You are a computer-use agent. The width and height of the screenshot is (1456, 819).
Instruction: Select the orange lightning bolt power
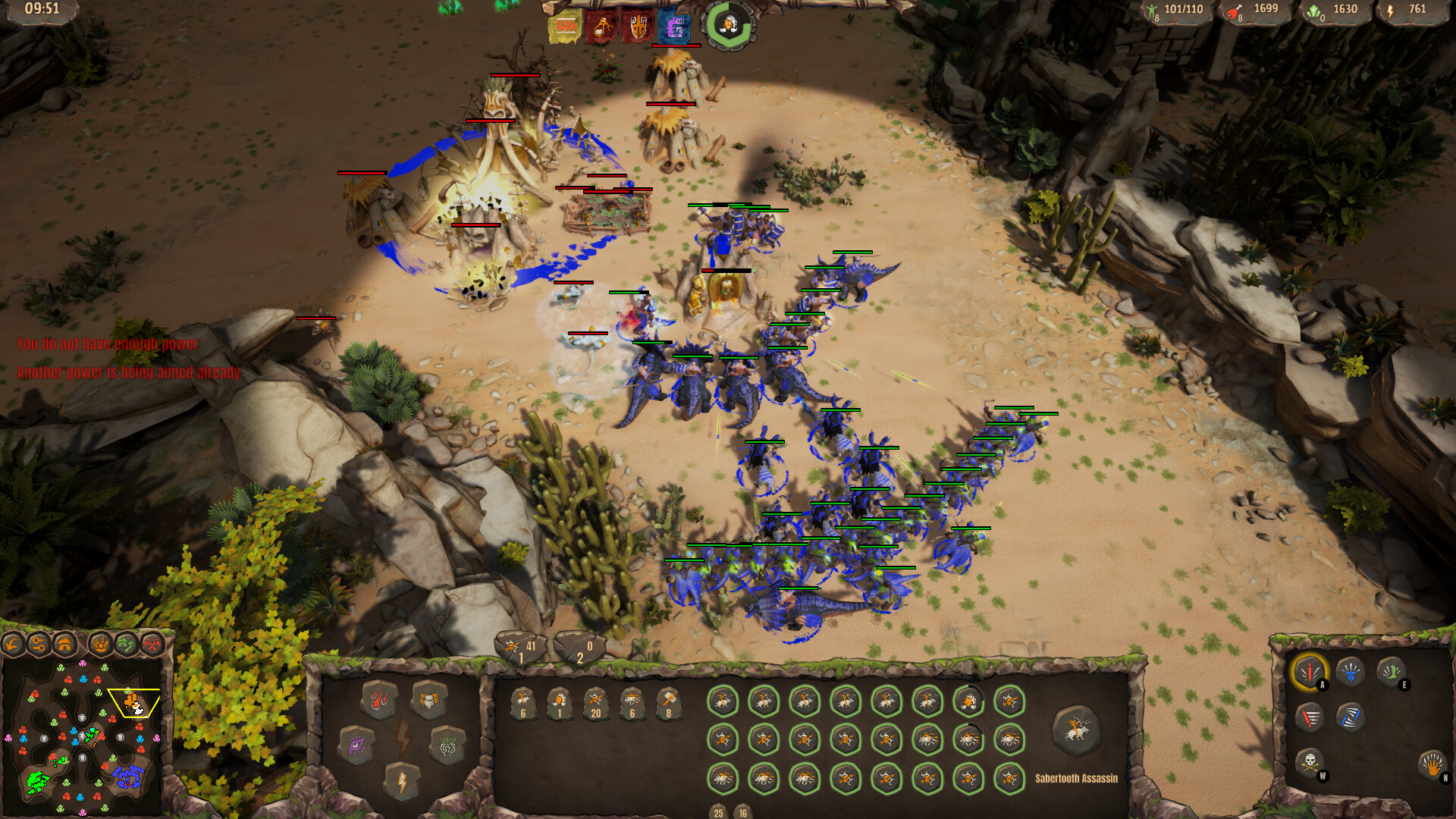pyautogui.click(x=402, y=783)
